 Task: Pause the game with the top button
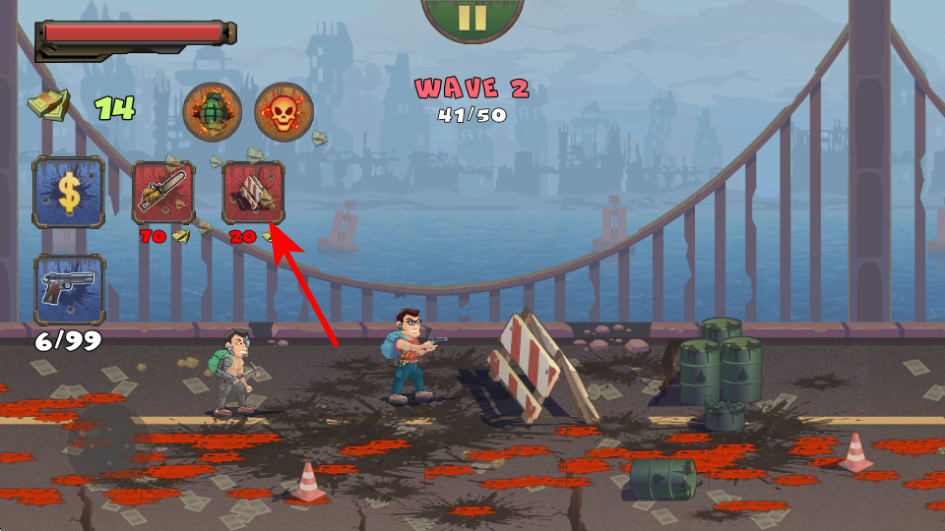point(472,18)
